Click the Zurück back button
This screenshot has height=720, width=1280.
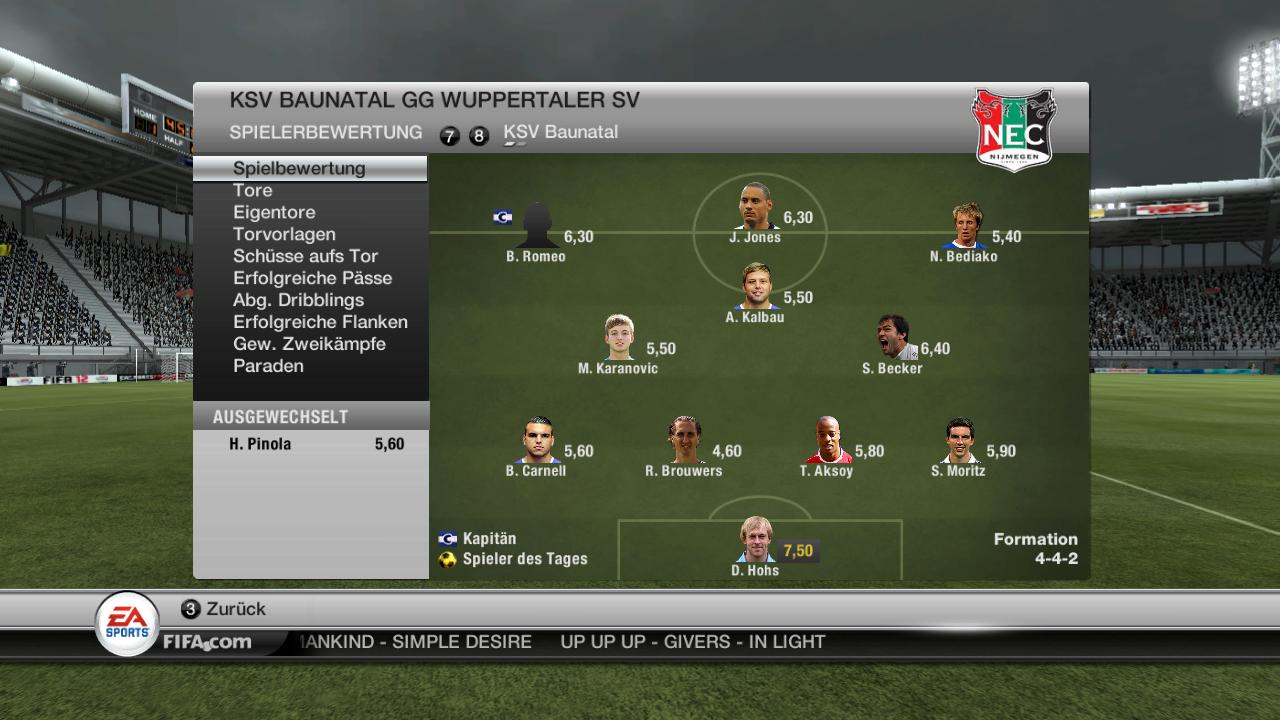(224, 609)
